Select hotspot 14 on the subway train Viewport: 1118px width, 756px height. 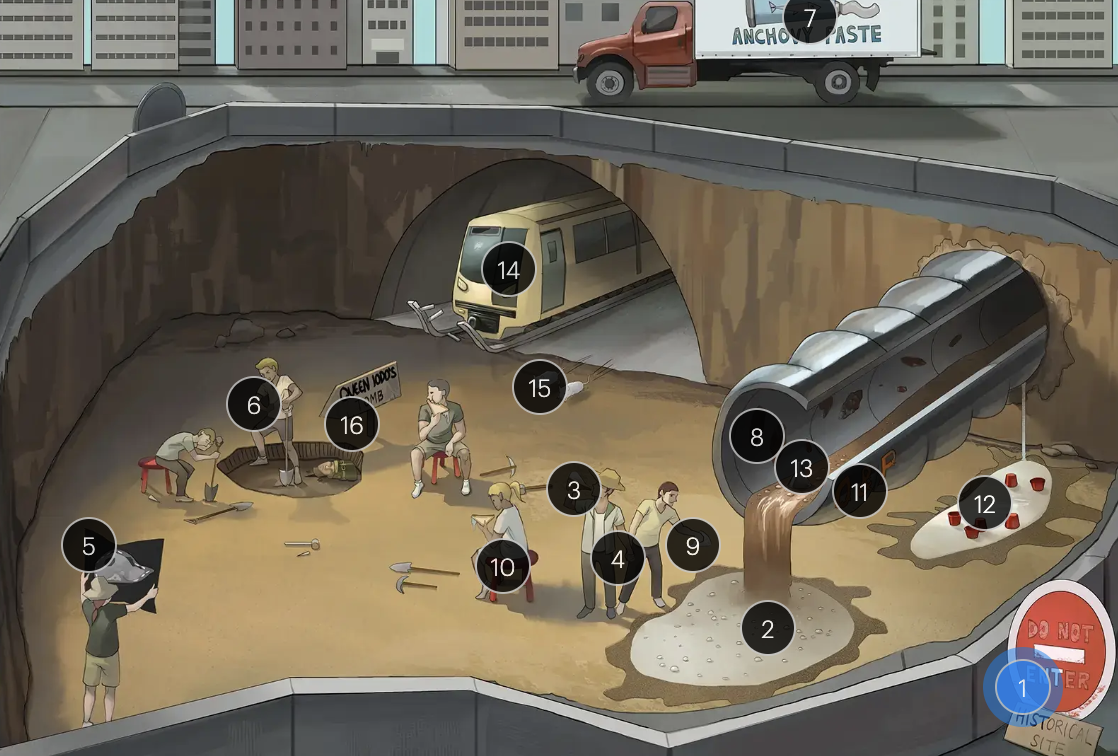click(x=509, y=270)
